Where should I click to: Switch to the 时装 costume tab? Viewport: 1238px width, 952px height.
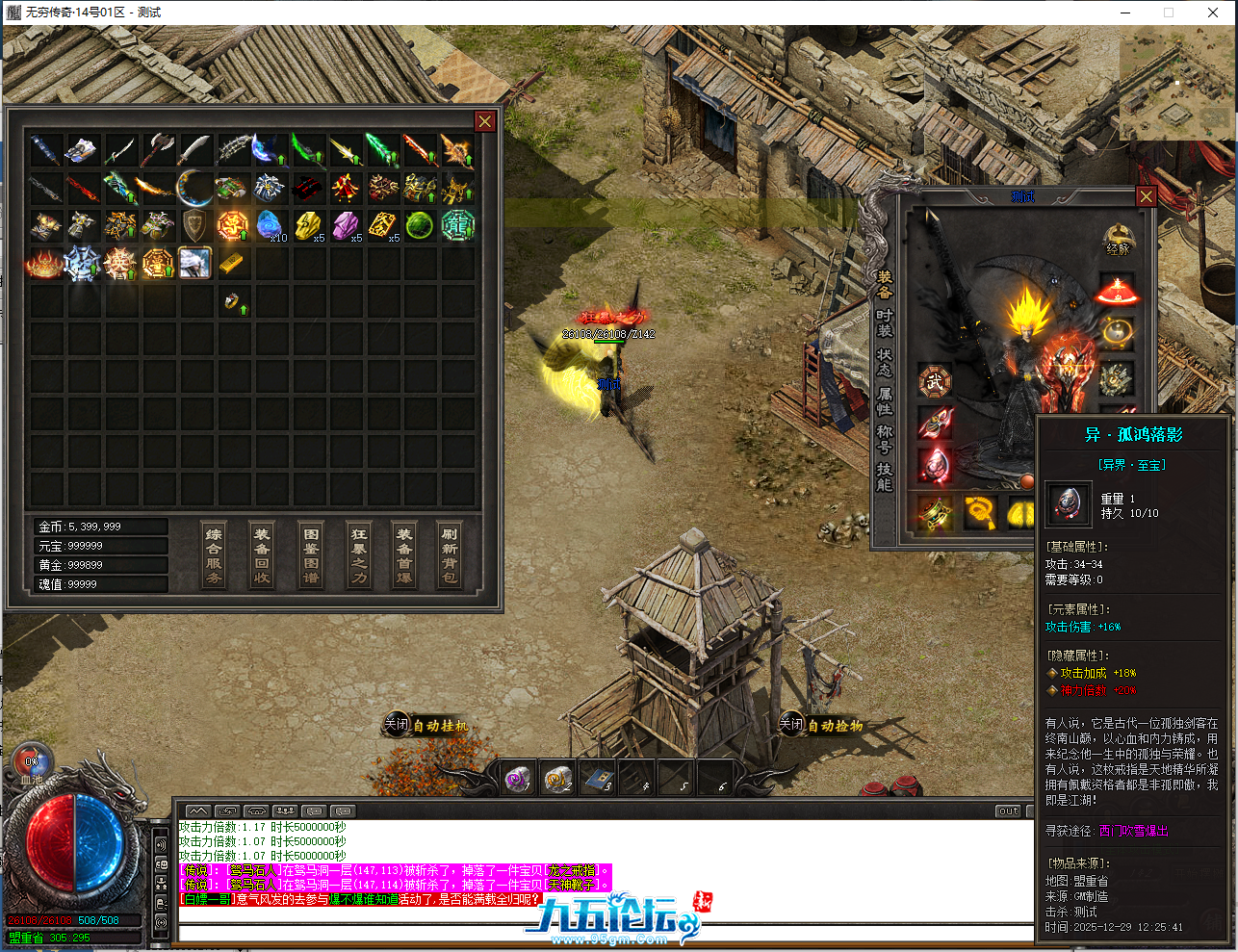coord(885,323)
